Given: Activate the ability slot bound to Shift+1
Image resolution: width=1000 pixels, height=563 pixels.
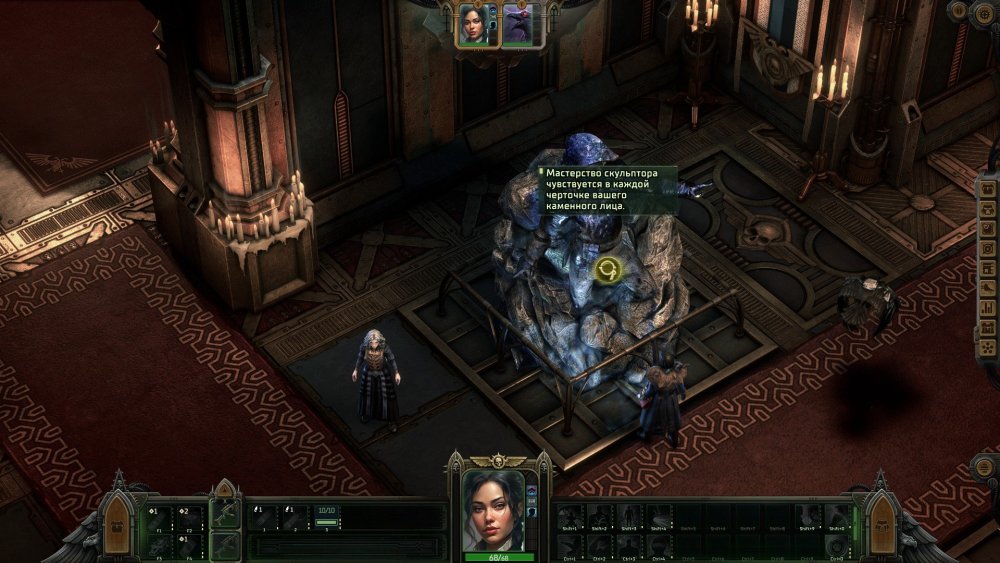Looking at the screenshot, I should click(x=570, y=516).
